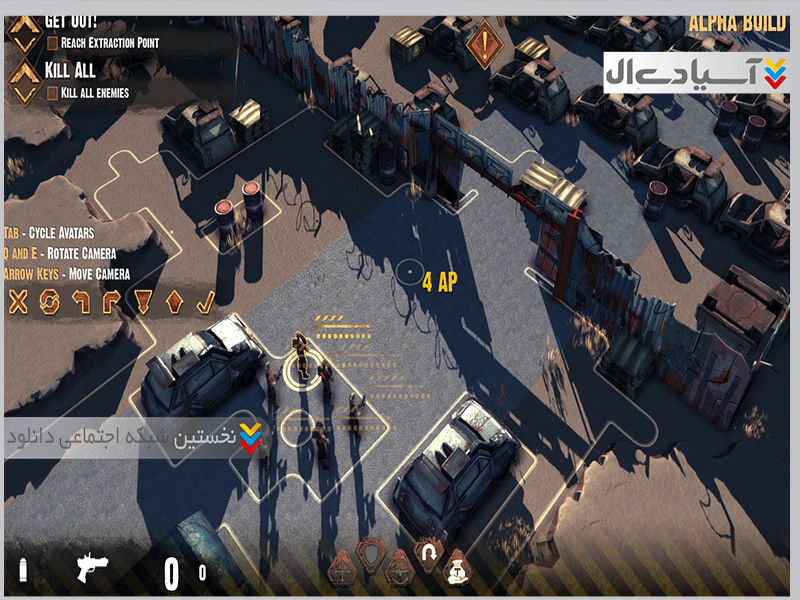Click the X cancel icon in the action row
Screen dimensions: 800x600
pos(17,301)
